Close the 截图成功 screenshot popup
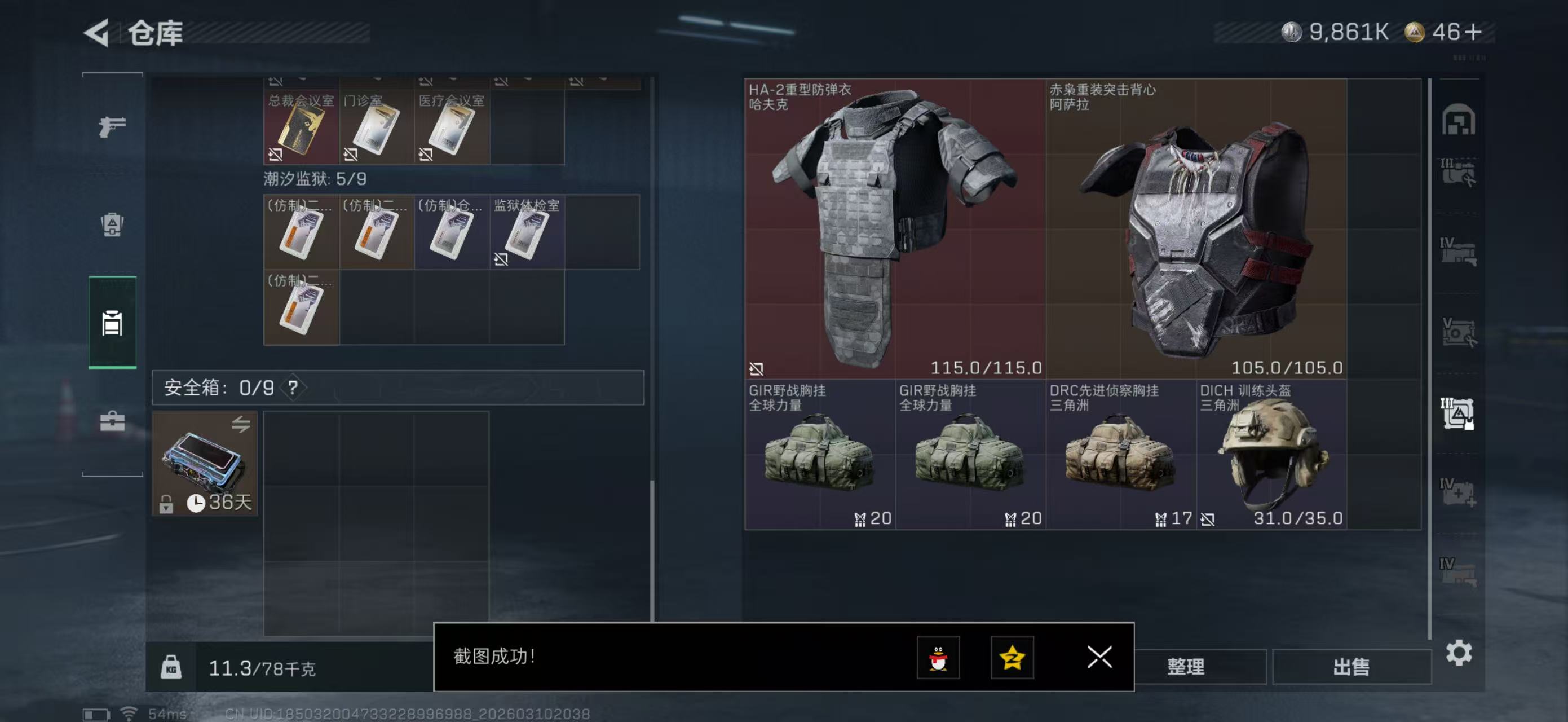The image size is (1568, 722). click(x=1099, y=658)
